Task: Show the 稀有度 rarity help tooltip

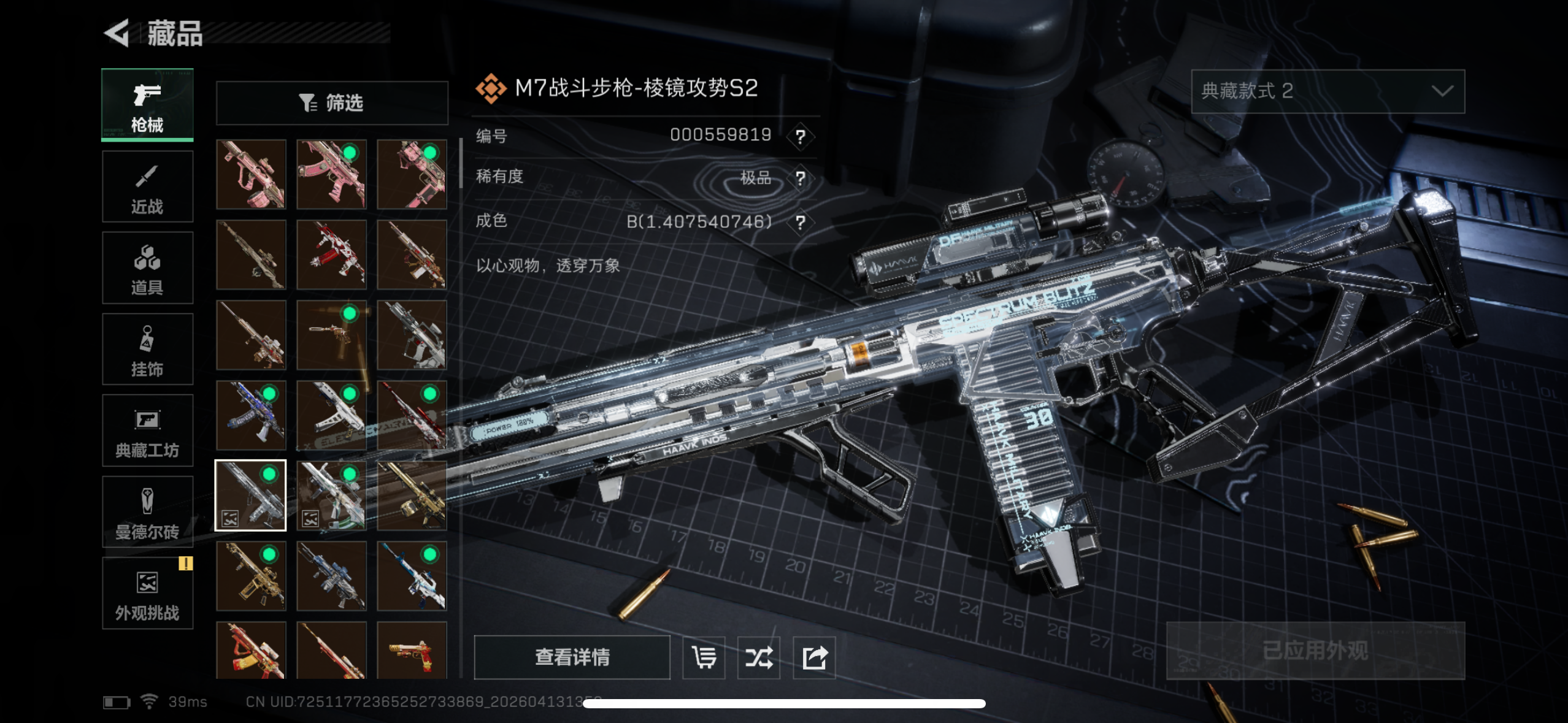Action: 800,178
